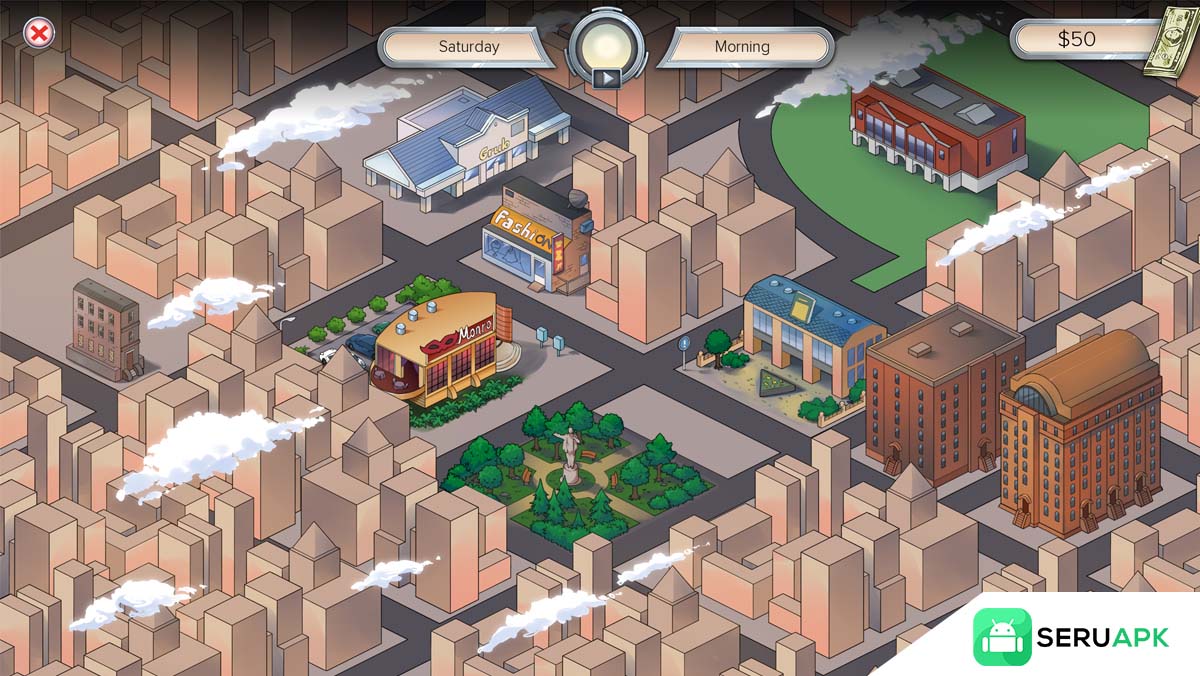Advance time with the play arrow button
Screen dimensions: 1200x676
603,77
